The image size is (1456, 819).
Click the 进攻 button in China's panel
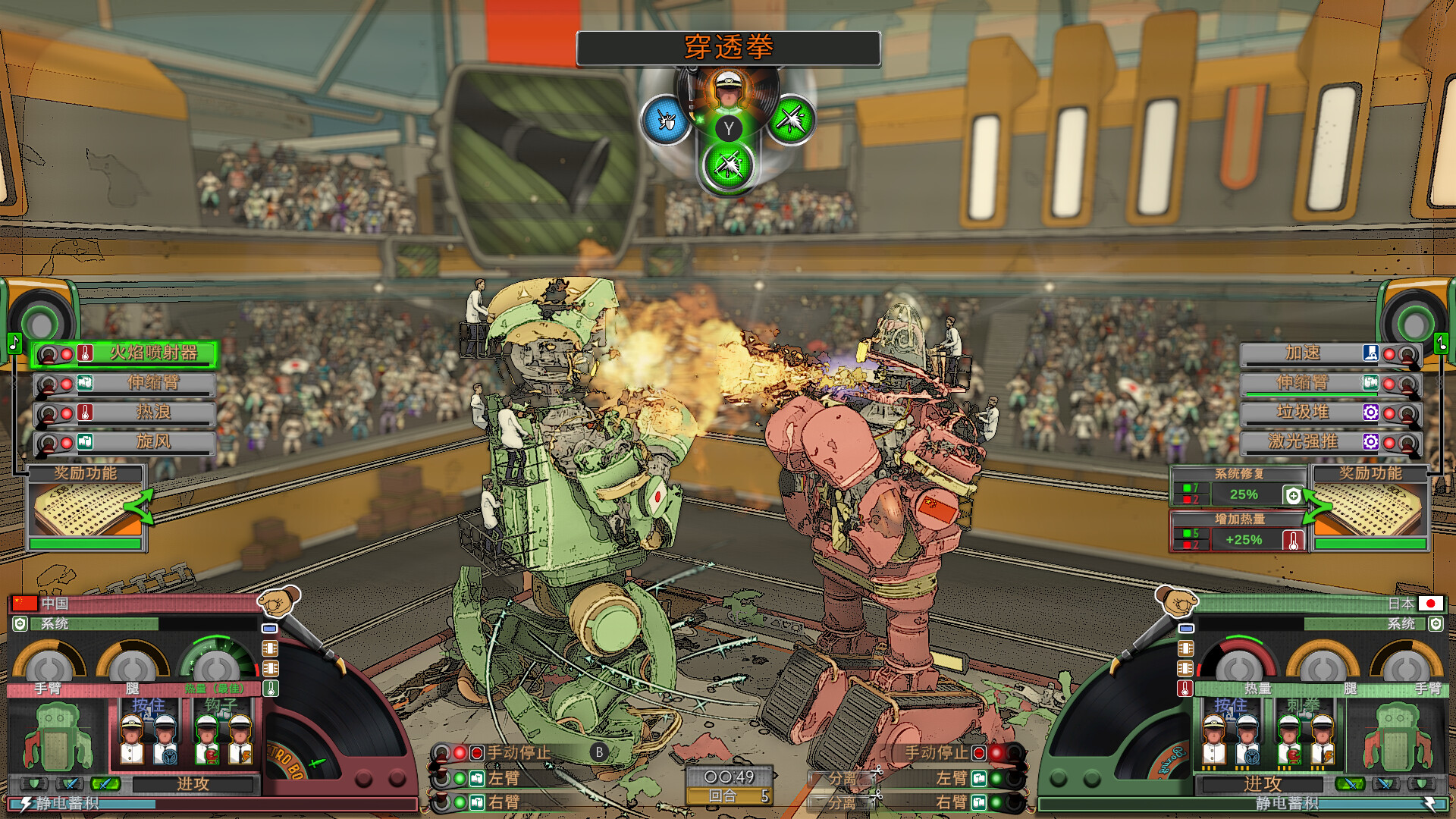[193, 784]
